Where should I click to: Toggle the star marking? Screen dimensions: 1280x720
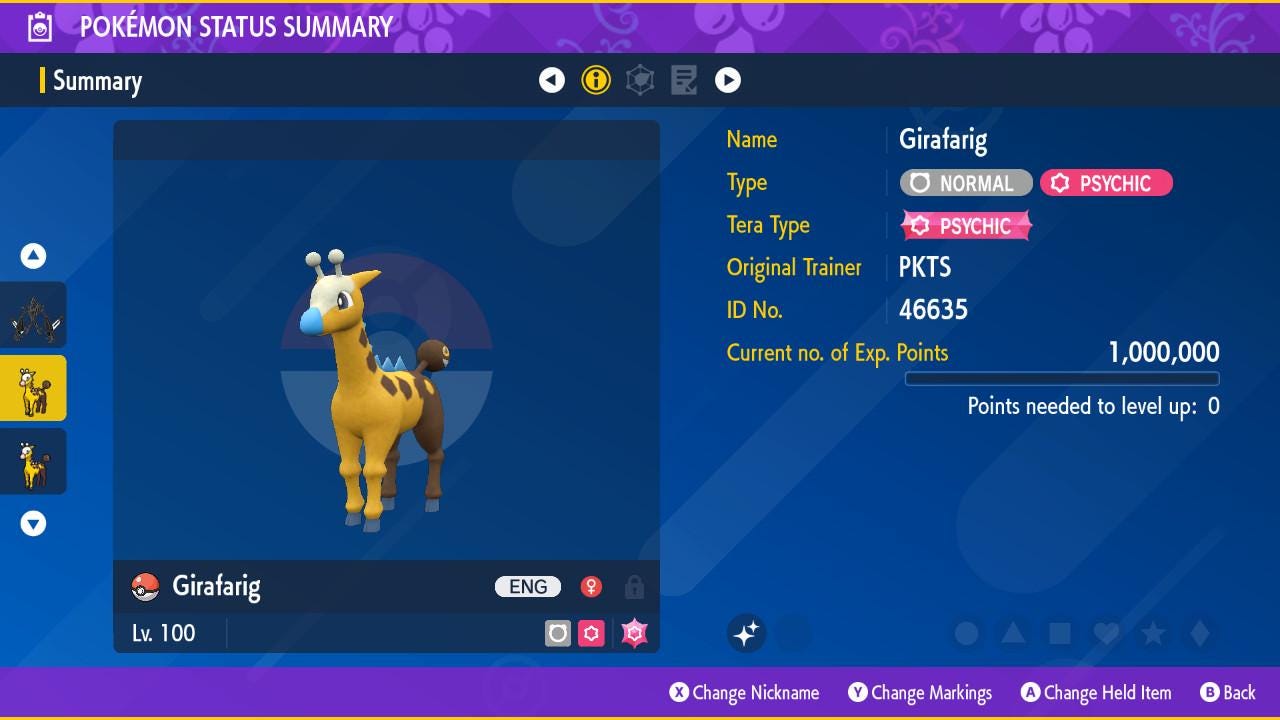click(1153, 633)
